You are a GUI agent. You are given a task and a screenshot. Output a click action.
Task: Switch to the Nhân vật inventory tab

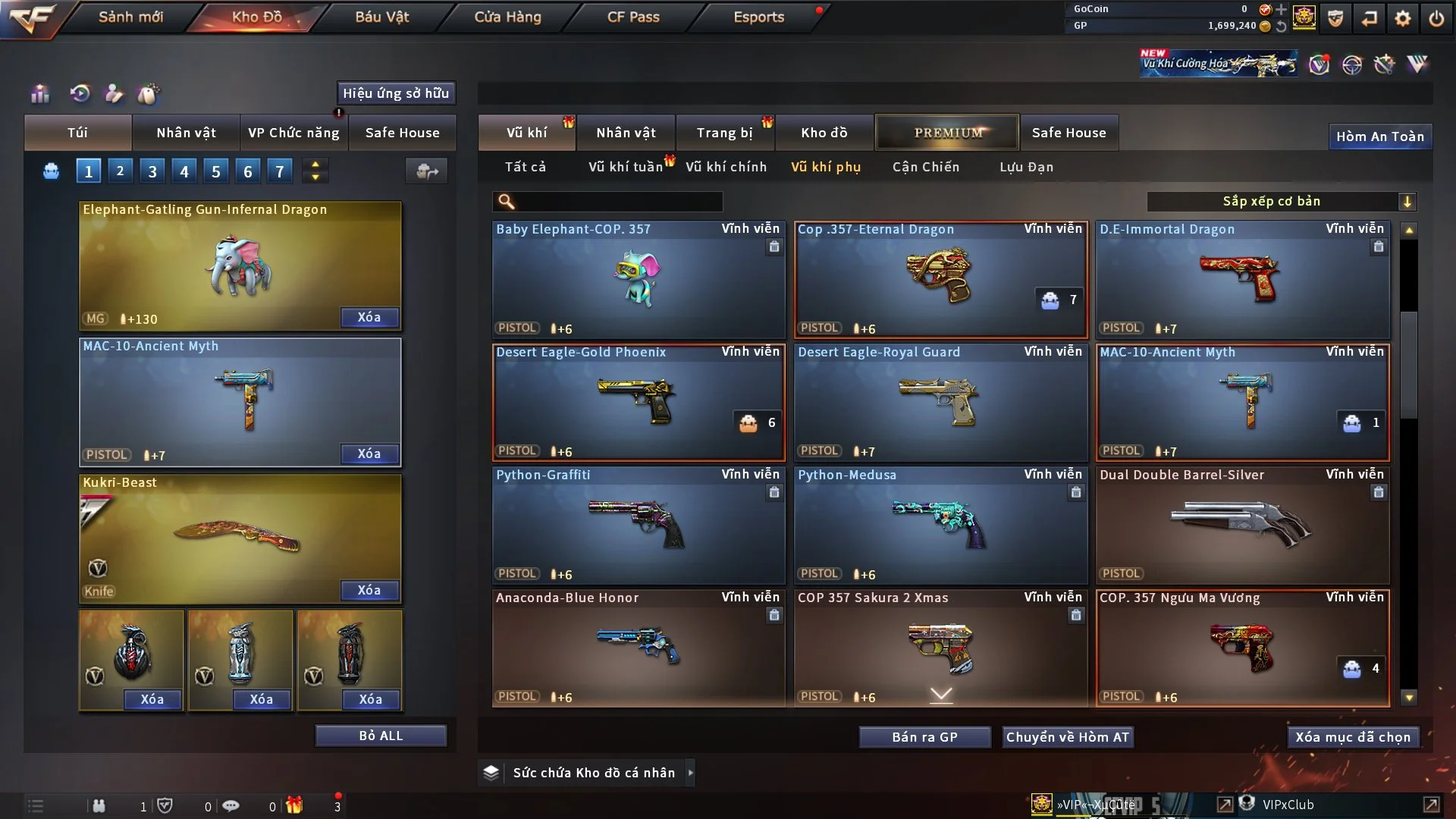[626, 133]
